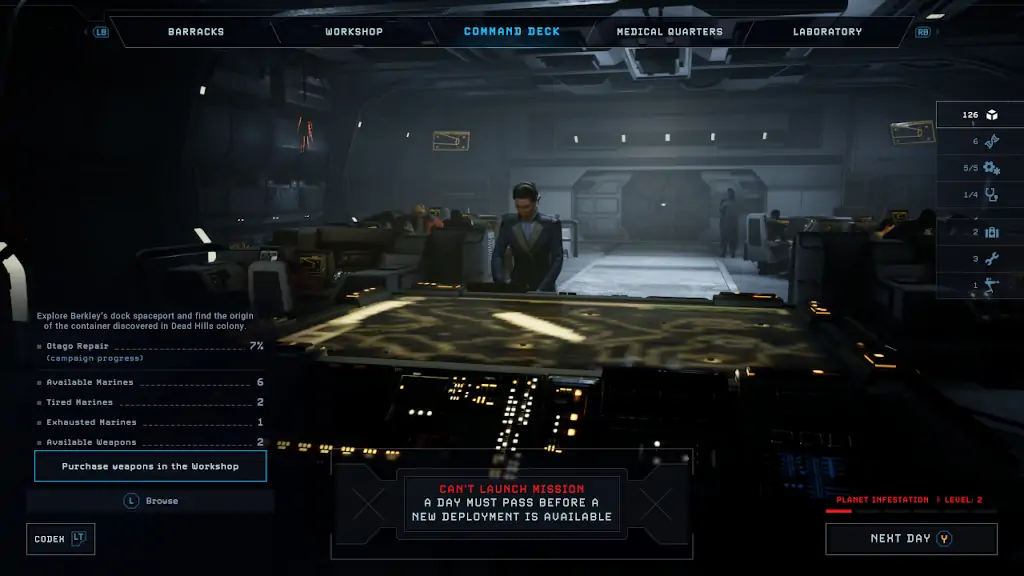Open the Codex

tap(60, 539)
